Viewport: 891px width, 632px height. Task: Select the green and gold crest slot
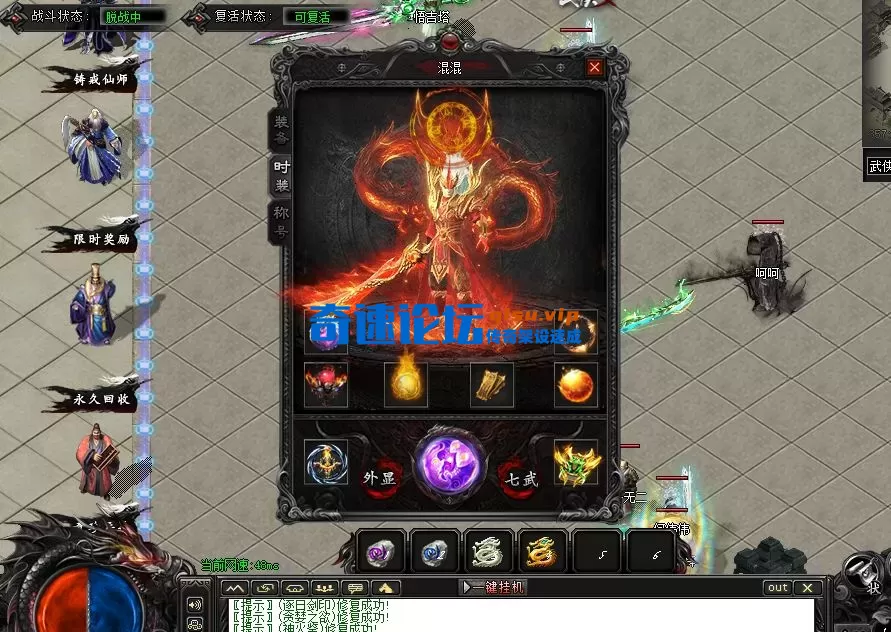coord(576,462)
